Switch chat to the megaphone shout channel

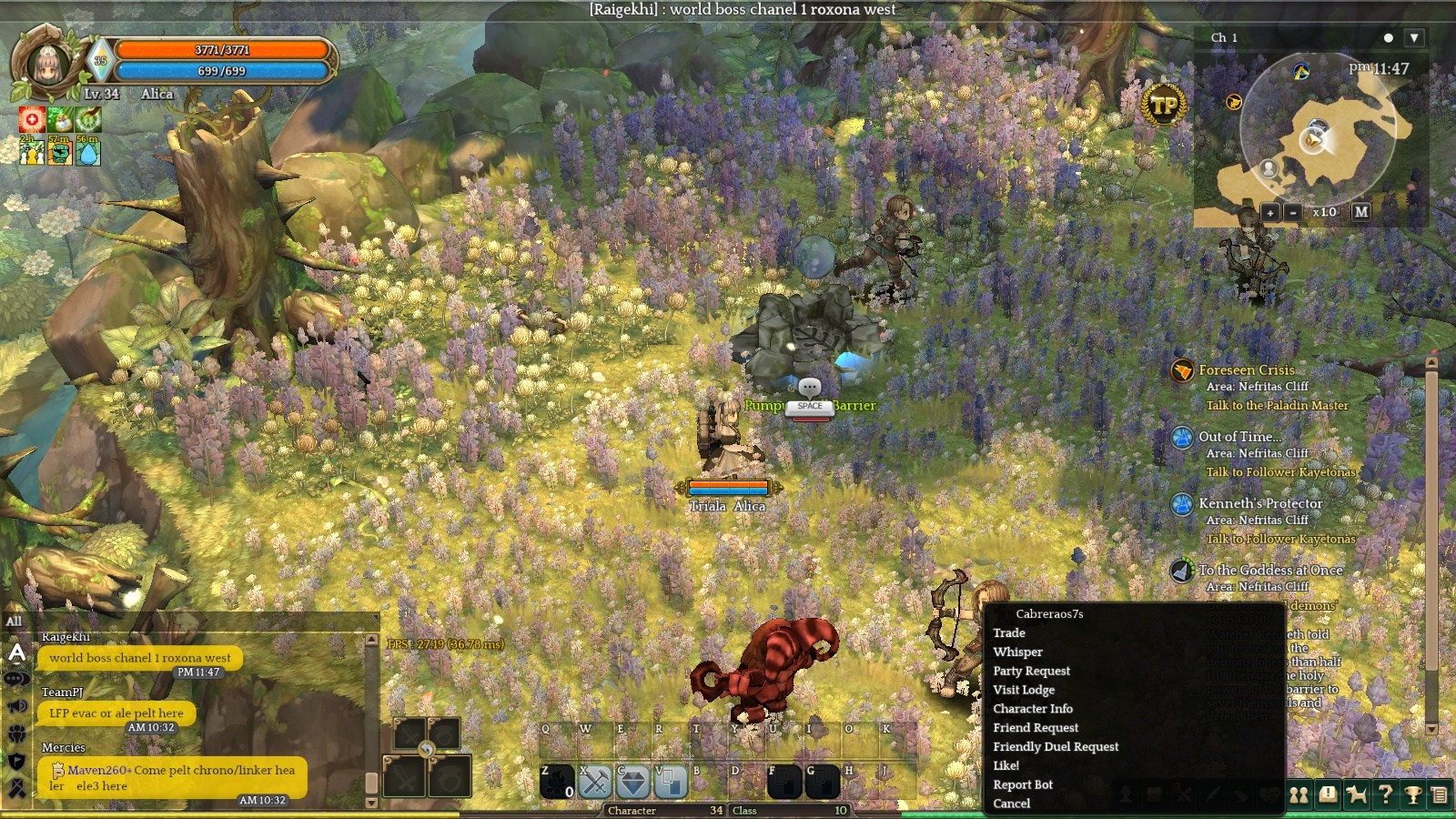(16, 706)
